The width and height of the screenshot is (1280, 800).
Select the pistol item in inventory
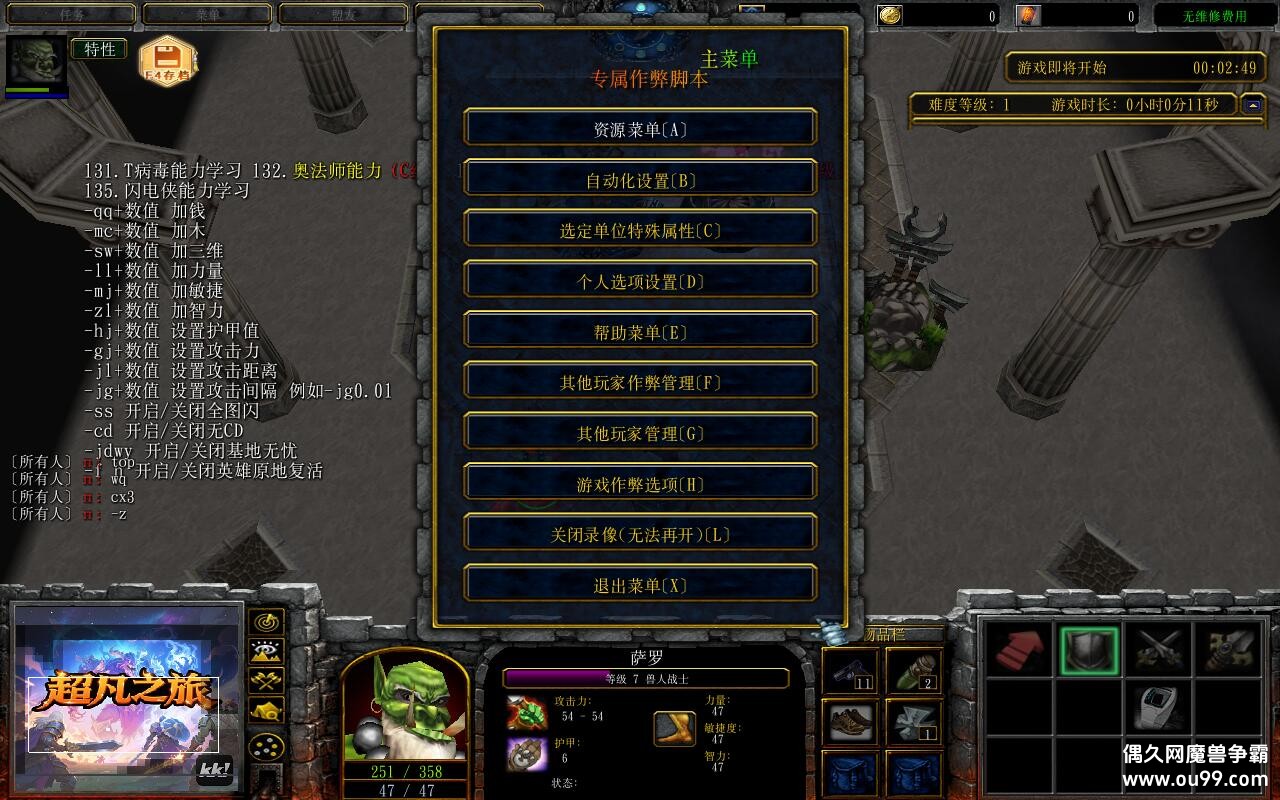coord(851,671)
